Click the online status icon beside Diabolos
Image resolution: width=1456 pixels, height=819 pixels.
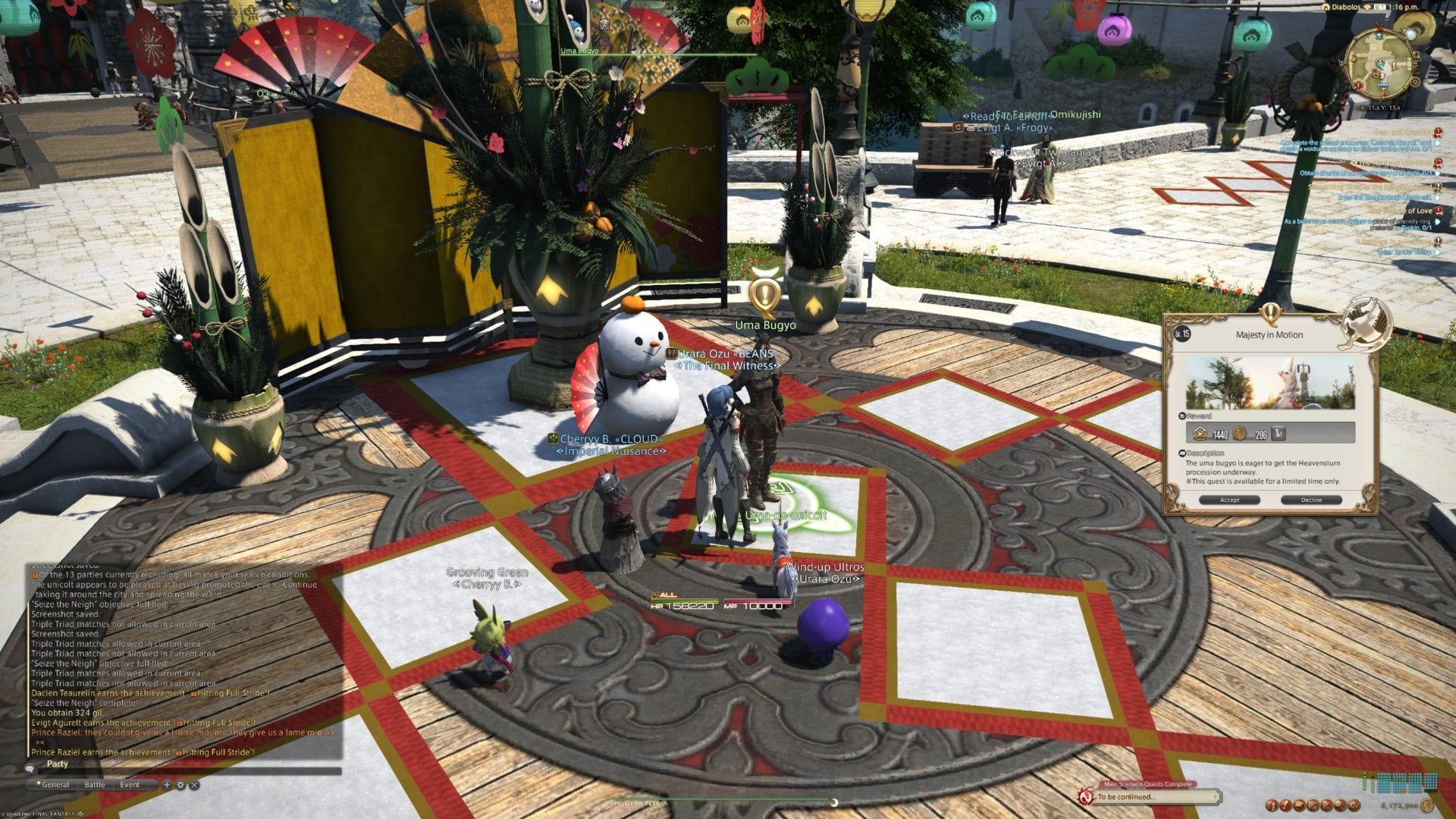click(x=1368, y=7)
